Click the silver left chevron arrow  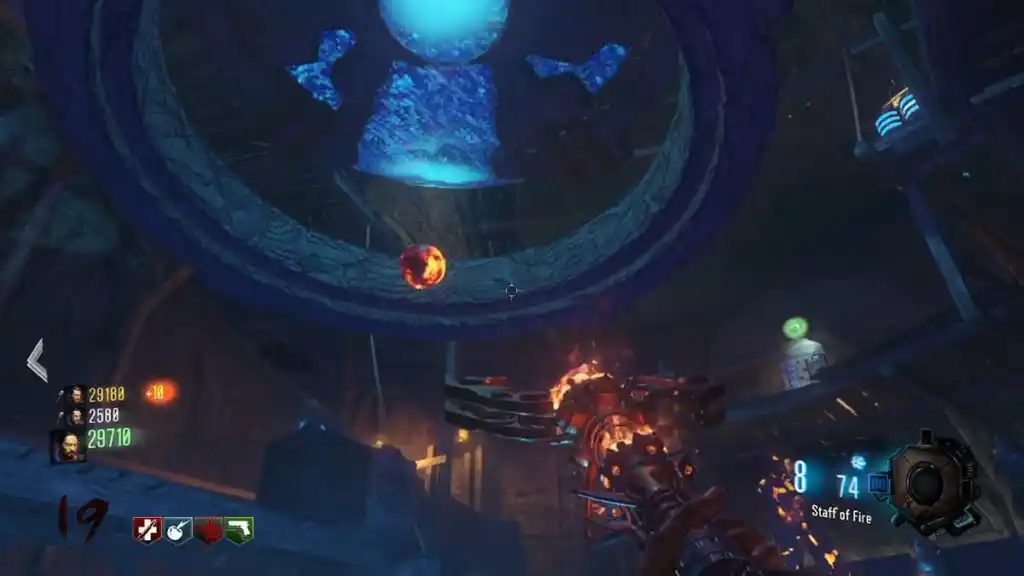(37, 360)
